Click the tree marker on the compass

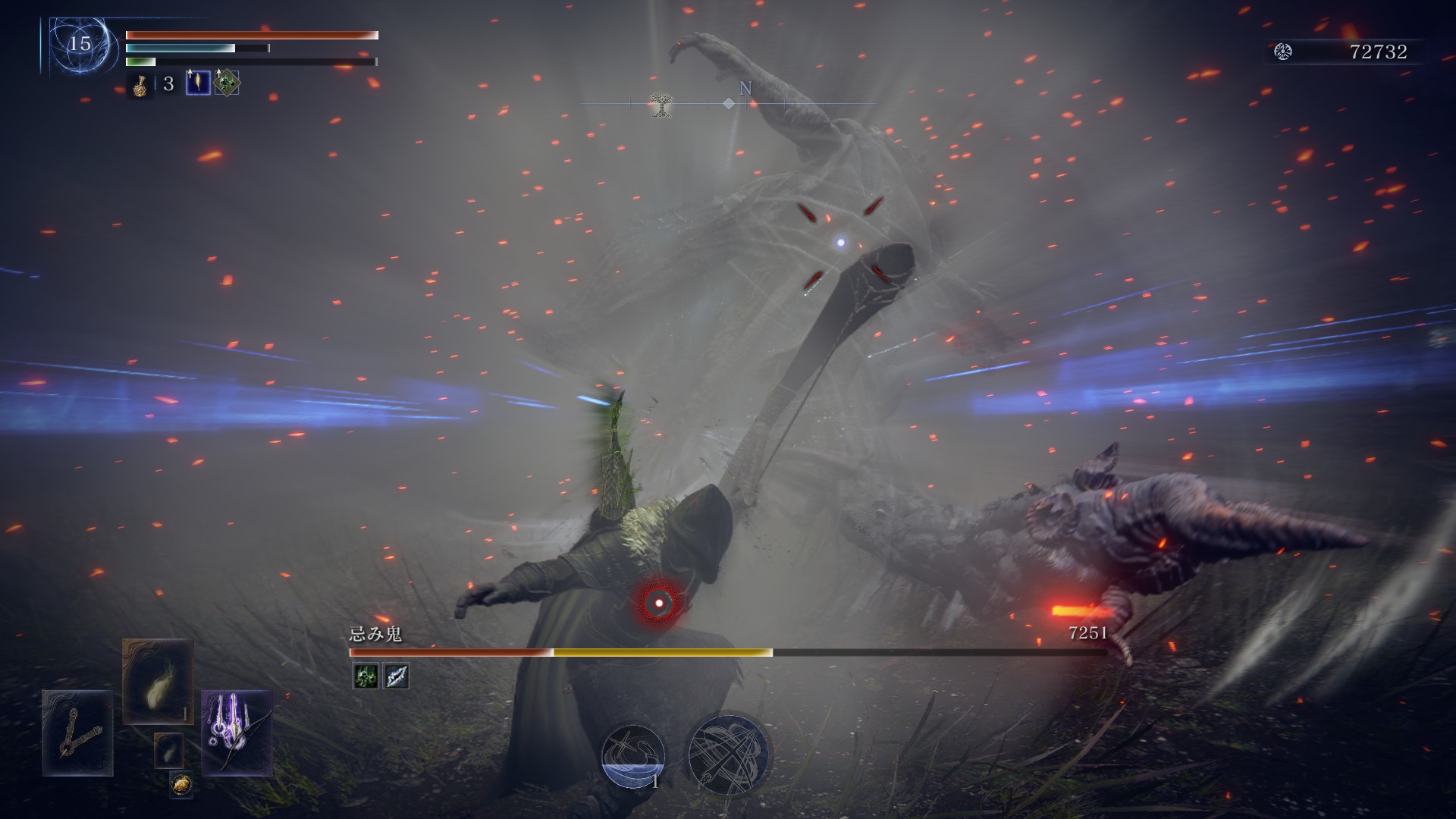coord(661,105)
